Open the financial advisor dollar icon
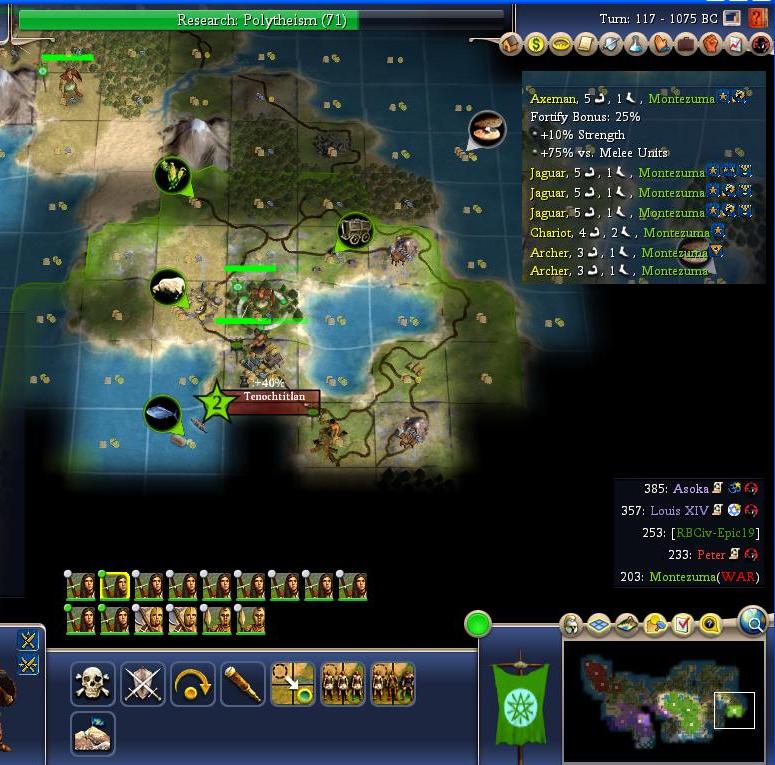 click(x=536, y=44)
